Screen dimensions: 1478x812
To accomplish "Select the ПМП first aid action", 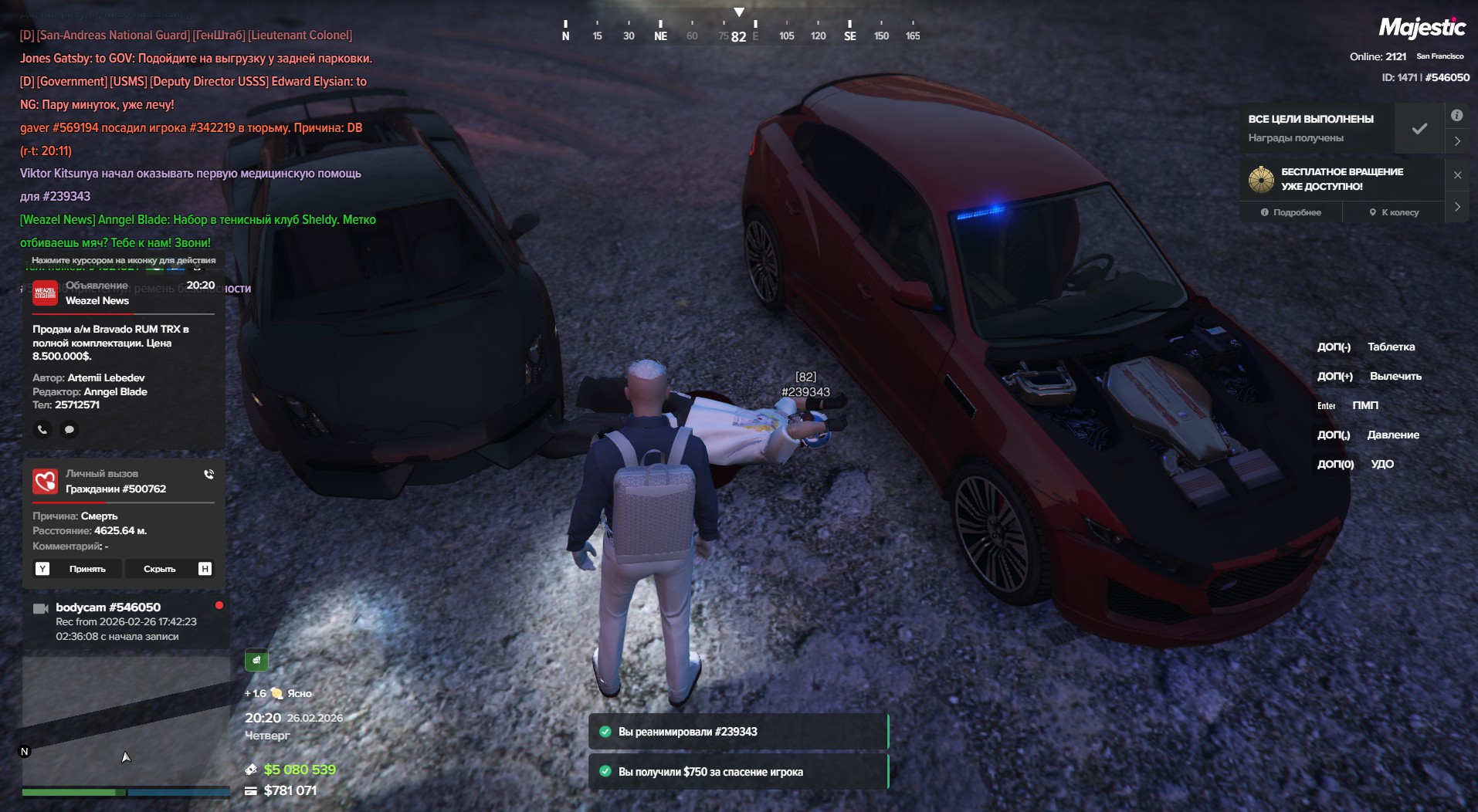I will coord(1364,405).
